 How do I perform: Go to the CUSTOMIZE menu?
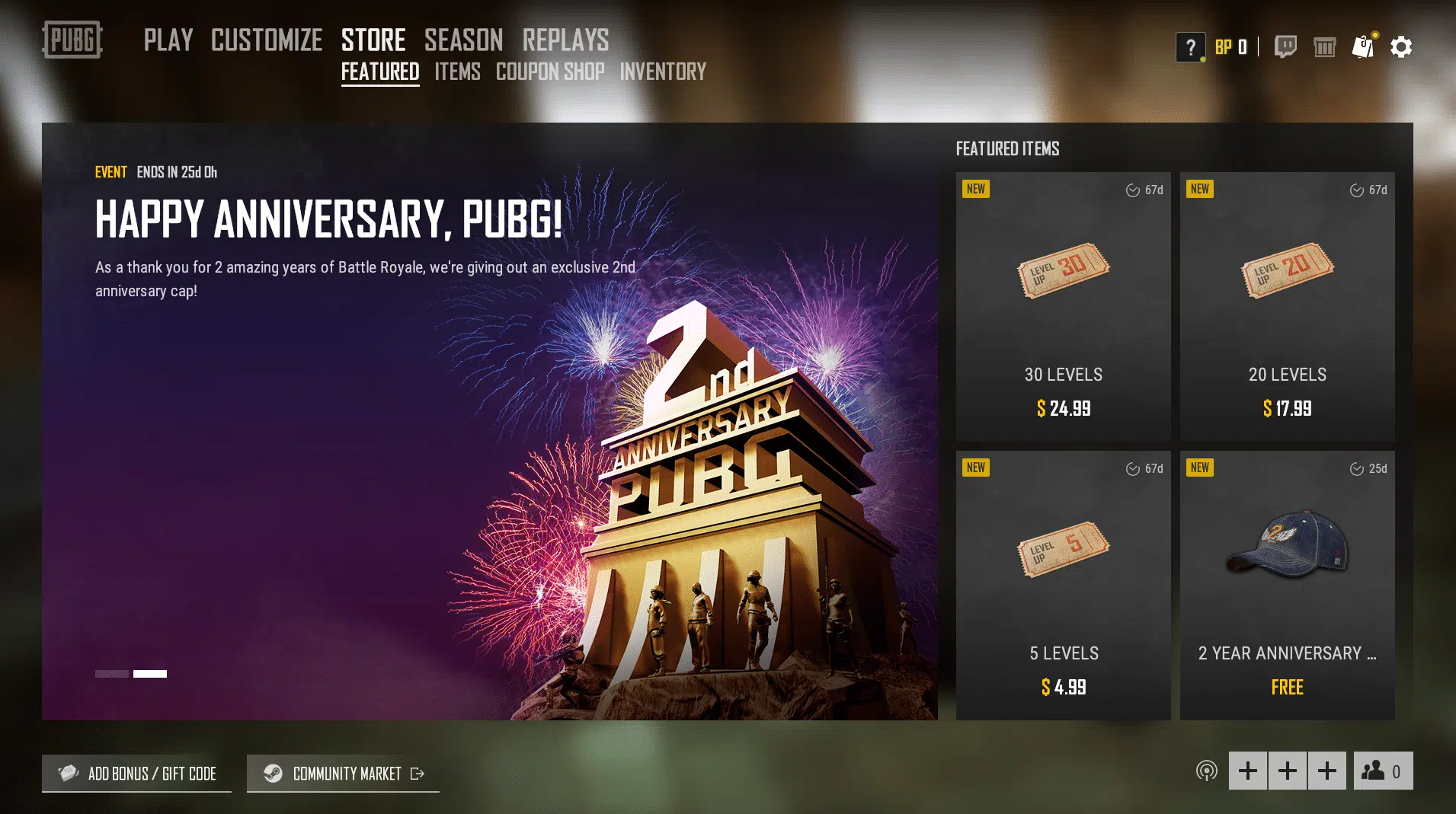[x=266, y=40]
